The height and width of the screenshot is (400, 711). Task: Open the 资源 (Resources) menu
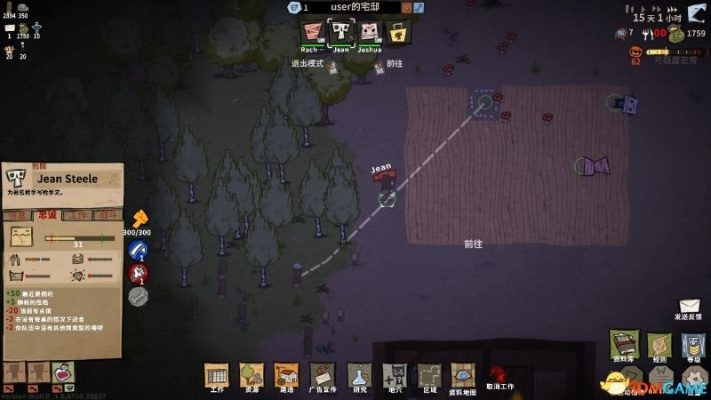click(251, 374)
